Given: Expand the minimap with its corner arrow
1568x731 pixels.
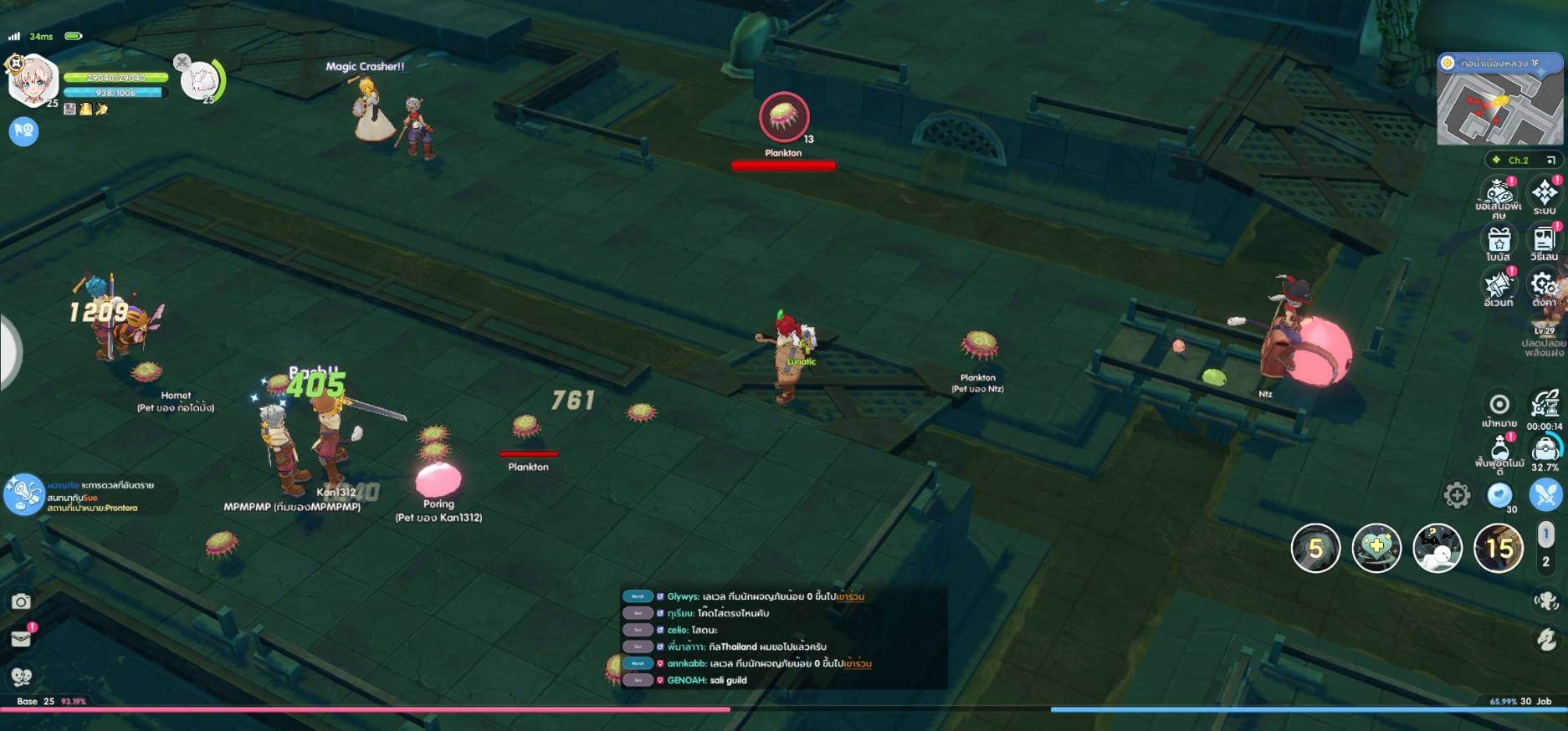Looking at the screenshot, I should (1555, 159).
